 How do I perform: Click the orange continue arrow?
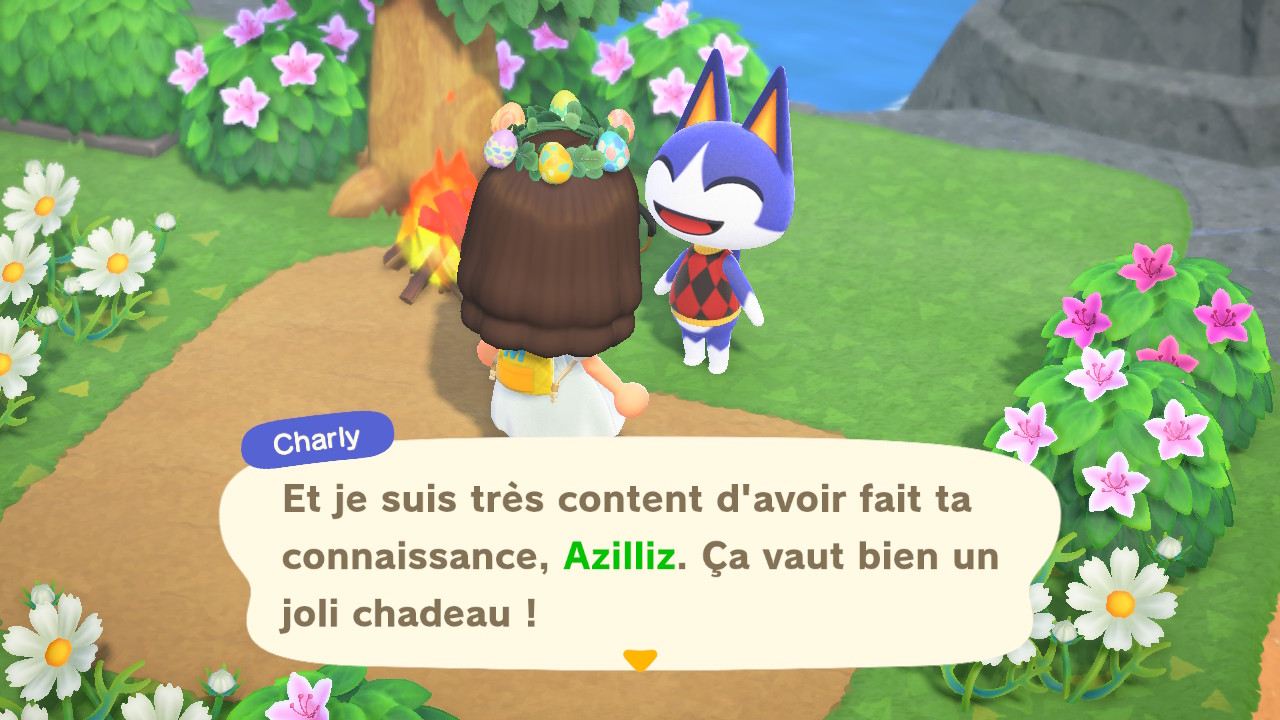pyautogui.click(x=639, y=660)
